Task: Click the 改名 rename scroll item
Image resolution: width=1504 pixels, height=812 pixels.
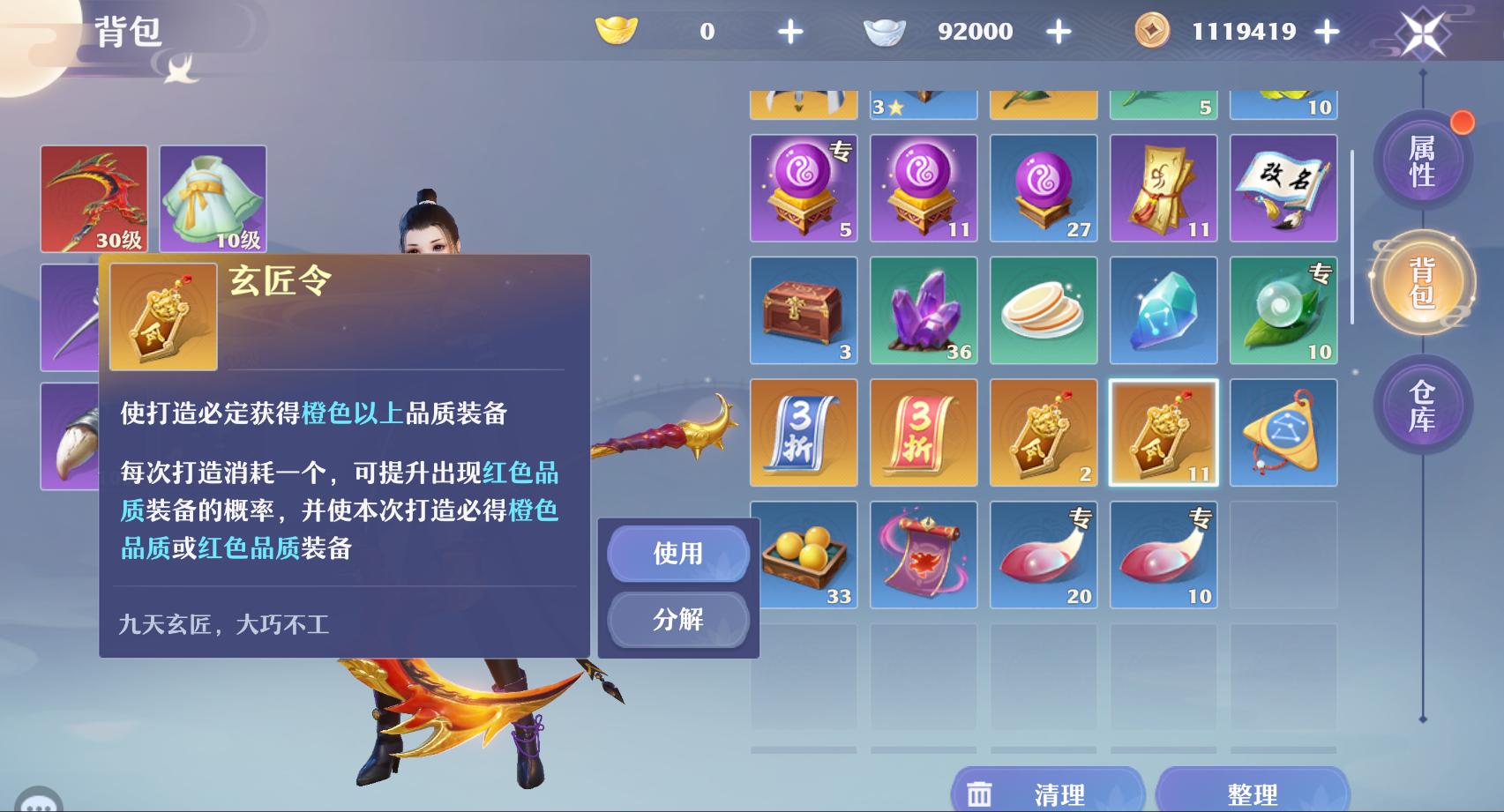Action: [1283, 188]
